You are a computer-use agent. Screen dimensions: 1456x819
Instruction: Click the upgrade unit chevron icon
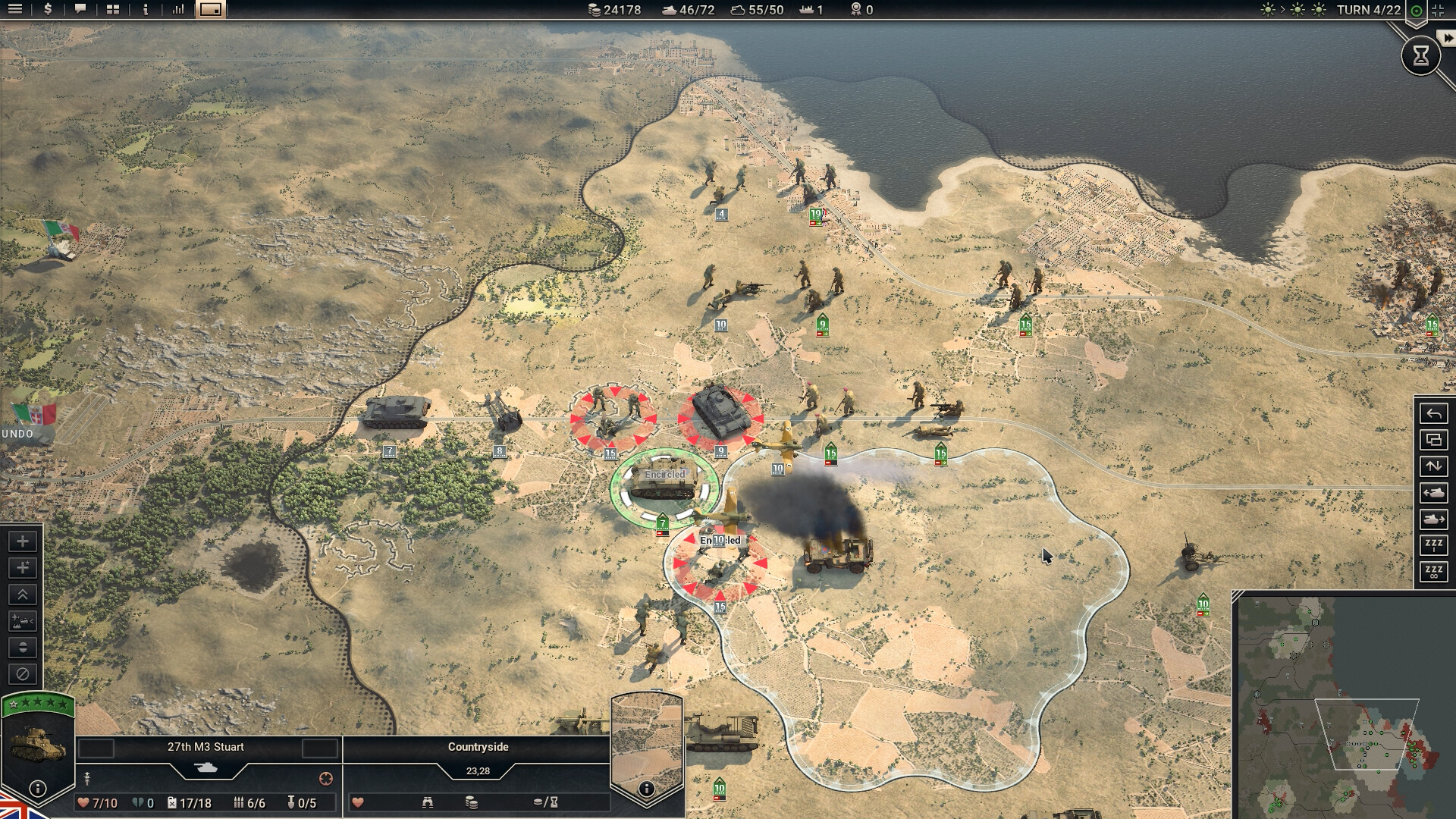pos(21,594)
